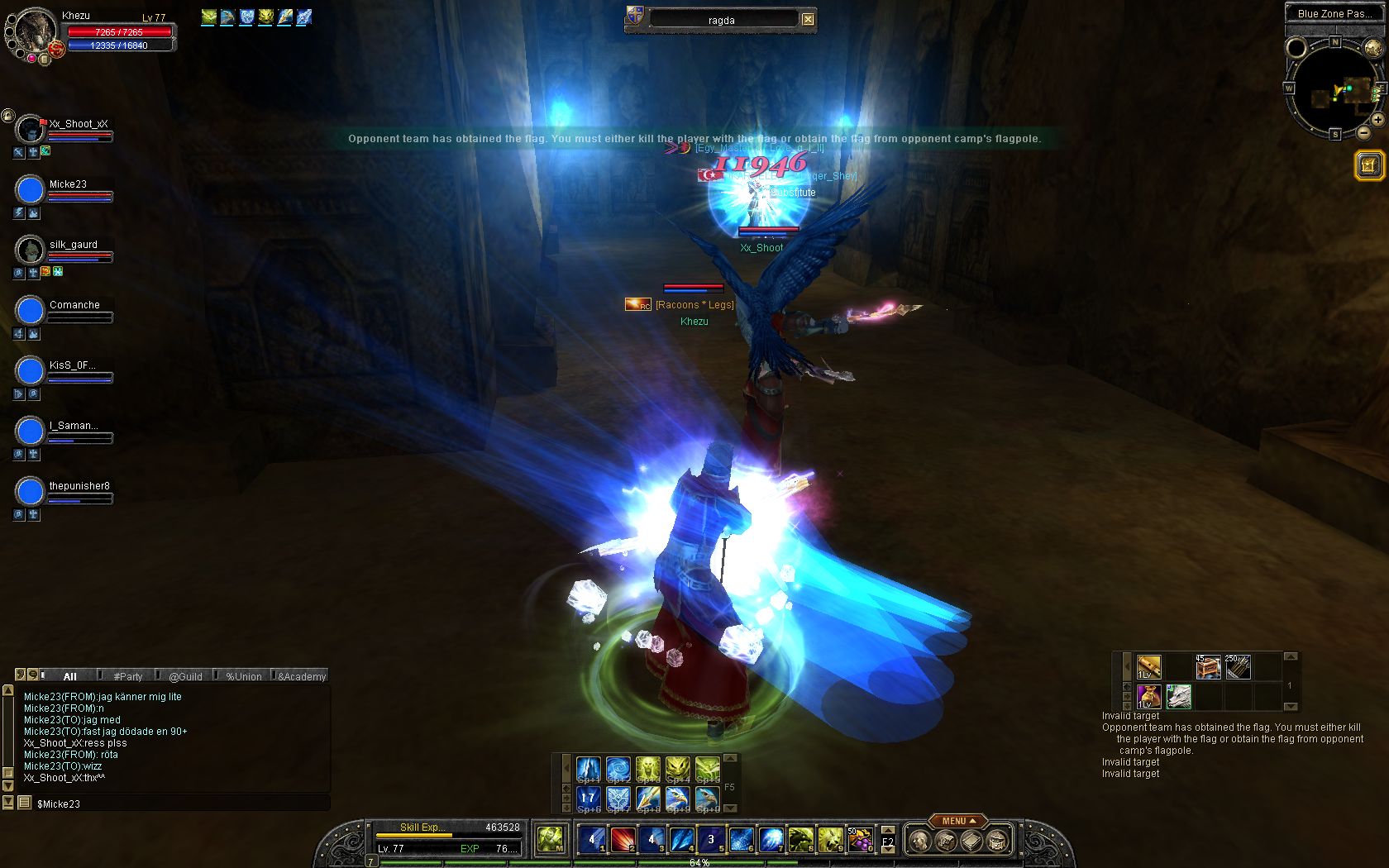Open the &Academy chat tab
1389x868 pixels.
click(302, 676)
